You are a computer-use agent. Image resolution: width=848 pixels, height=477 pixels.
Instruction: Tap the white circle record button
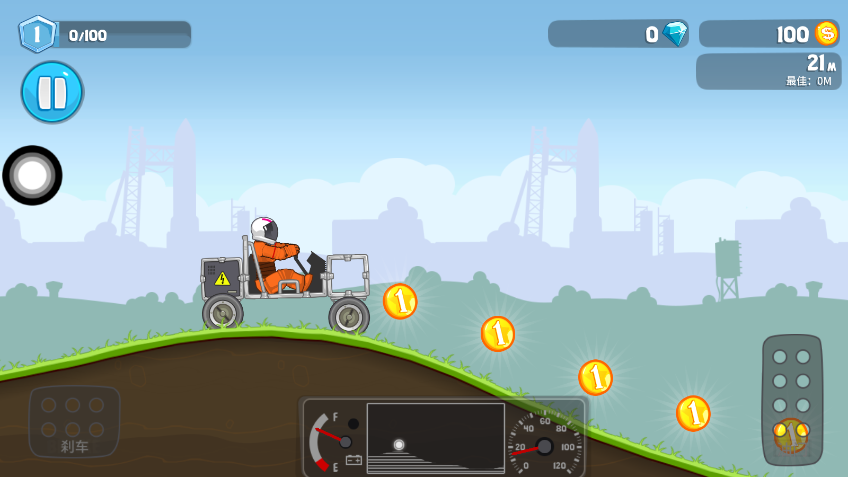tap(32, 175)
